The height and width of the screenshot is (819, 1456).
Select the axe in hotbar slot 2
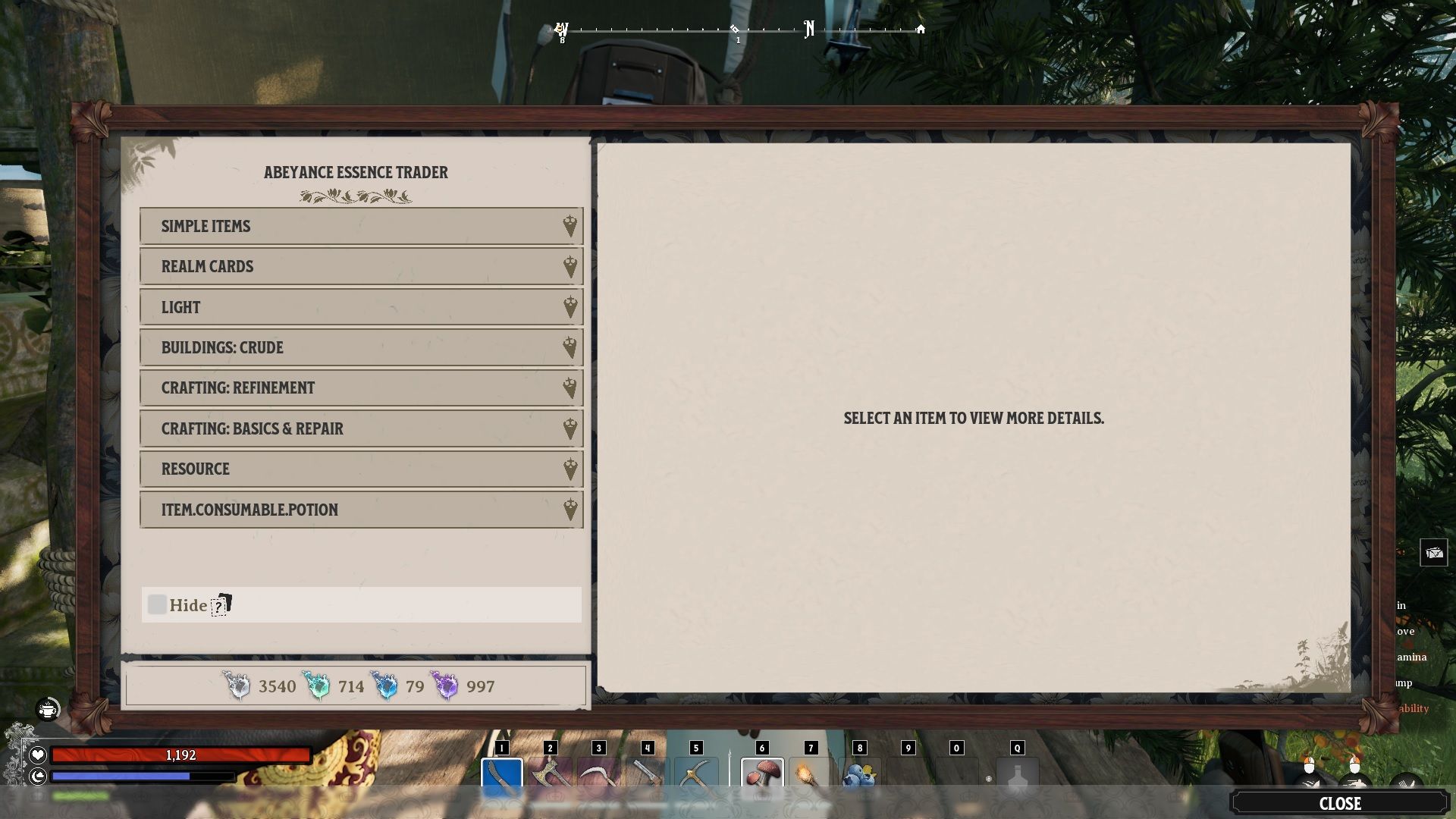click(551, 773)
